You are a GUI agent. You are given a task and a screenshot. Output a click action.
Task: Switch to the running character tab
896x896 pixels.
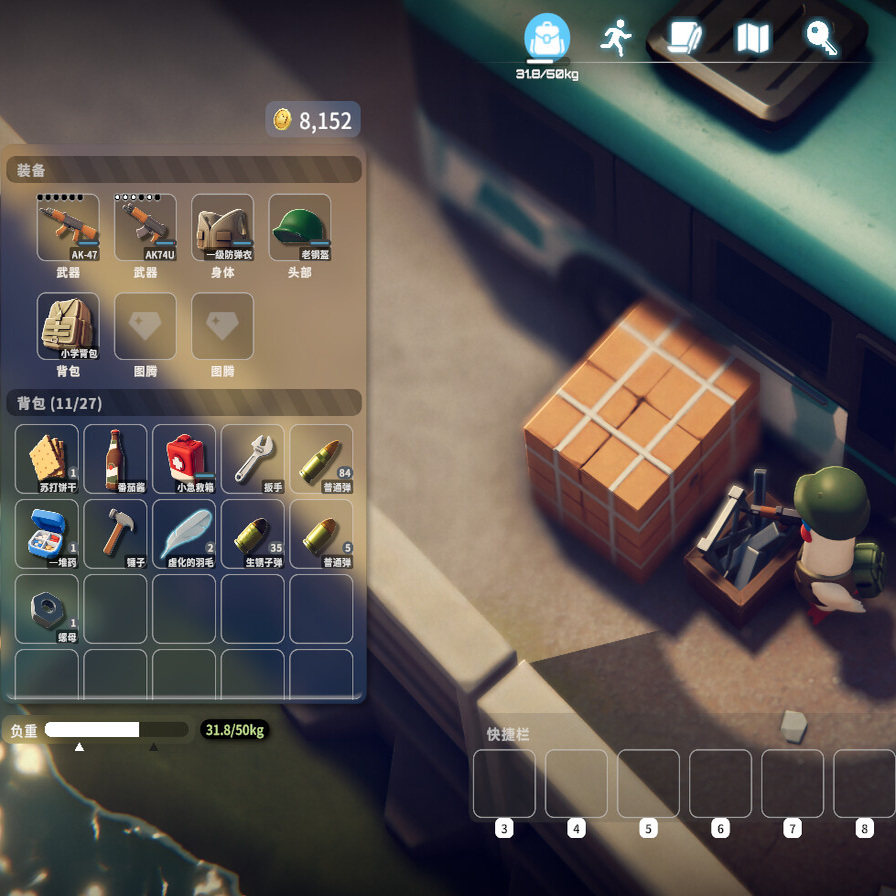[x=615, y=38]
